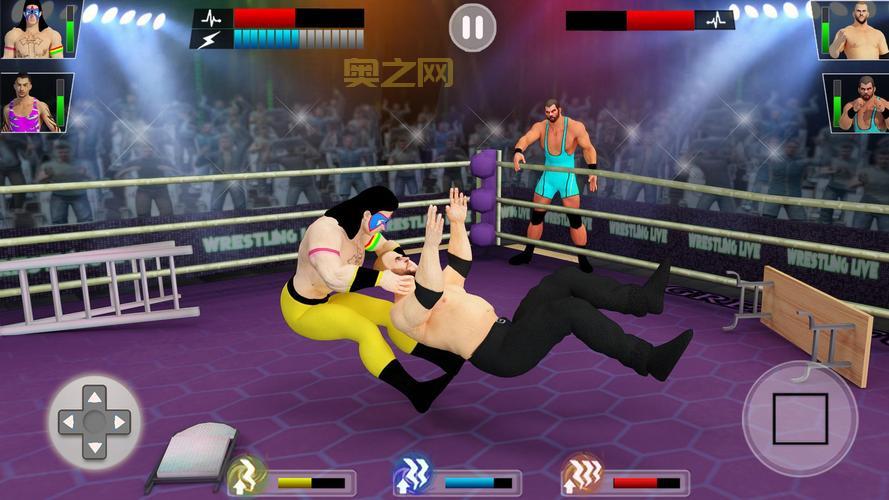Image resolution: width=889 pixels, height=500 pixels.
Task: Trigger the blue power-up ability icon
Action: (411, 475)
